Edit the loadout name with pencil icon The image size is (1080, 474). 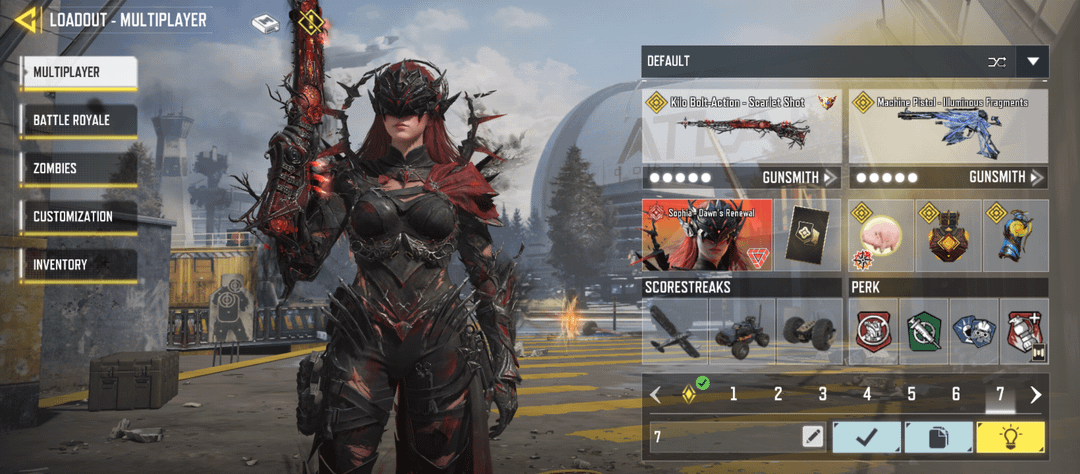(x=813, y=436)
